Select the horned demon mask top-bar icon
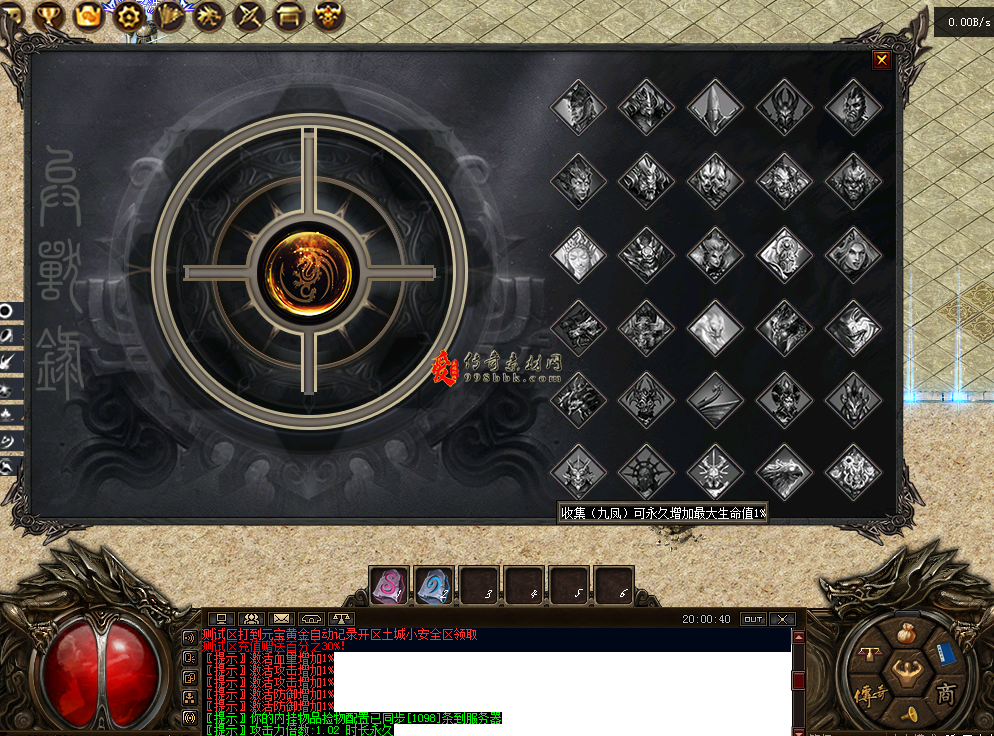Screen dimensions: 994x736 coord(329,15)
